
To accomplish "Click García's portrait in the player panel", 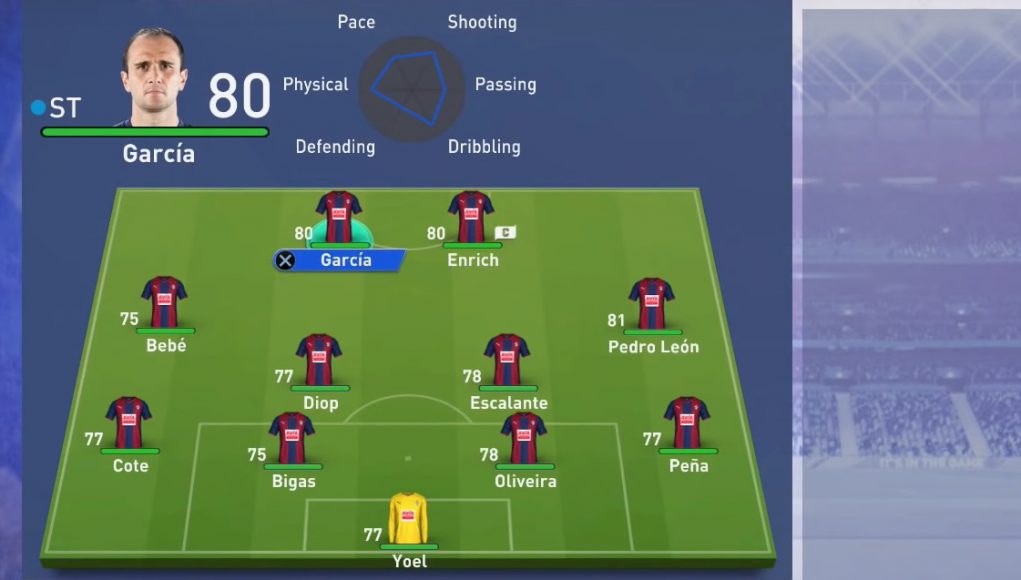I will tap(155, 78).
